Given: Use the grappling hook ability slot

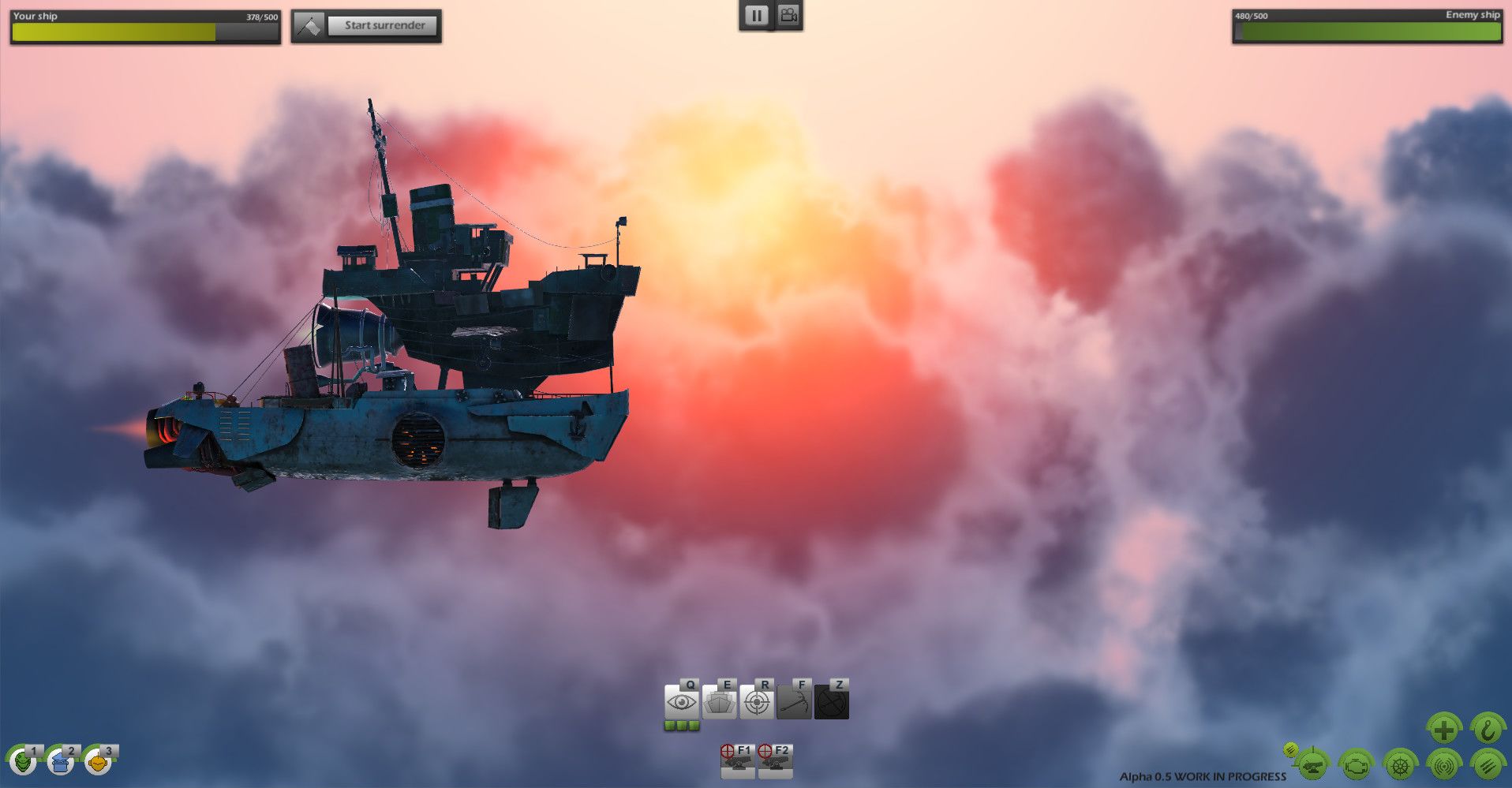Looking at the screenshot, I should [x=794, y=702].
